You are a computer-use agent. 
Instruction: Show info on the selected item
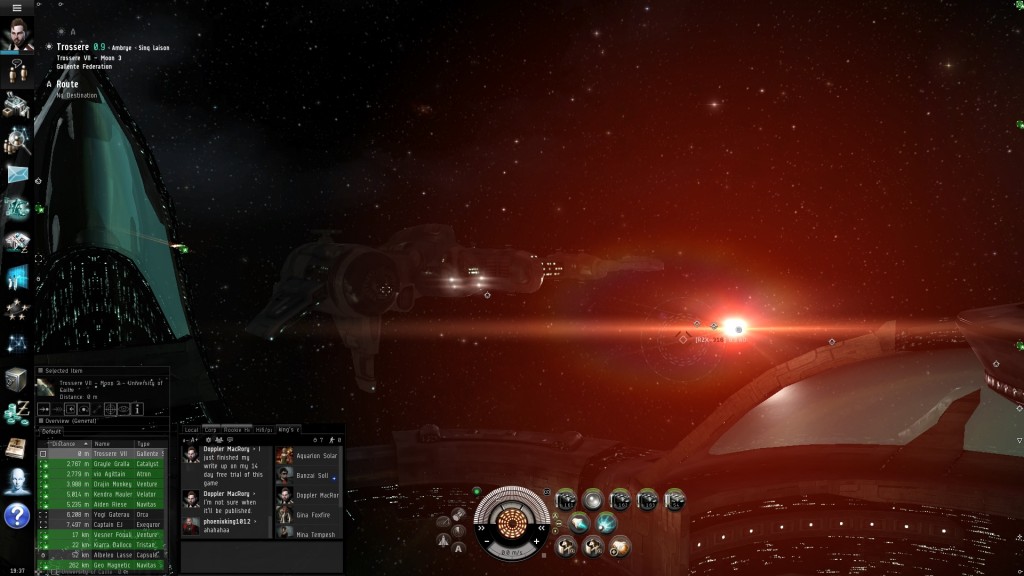tap(137, 409)
